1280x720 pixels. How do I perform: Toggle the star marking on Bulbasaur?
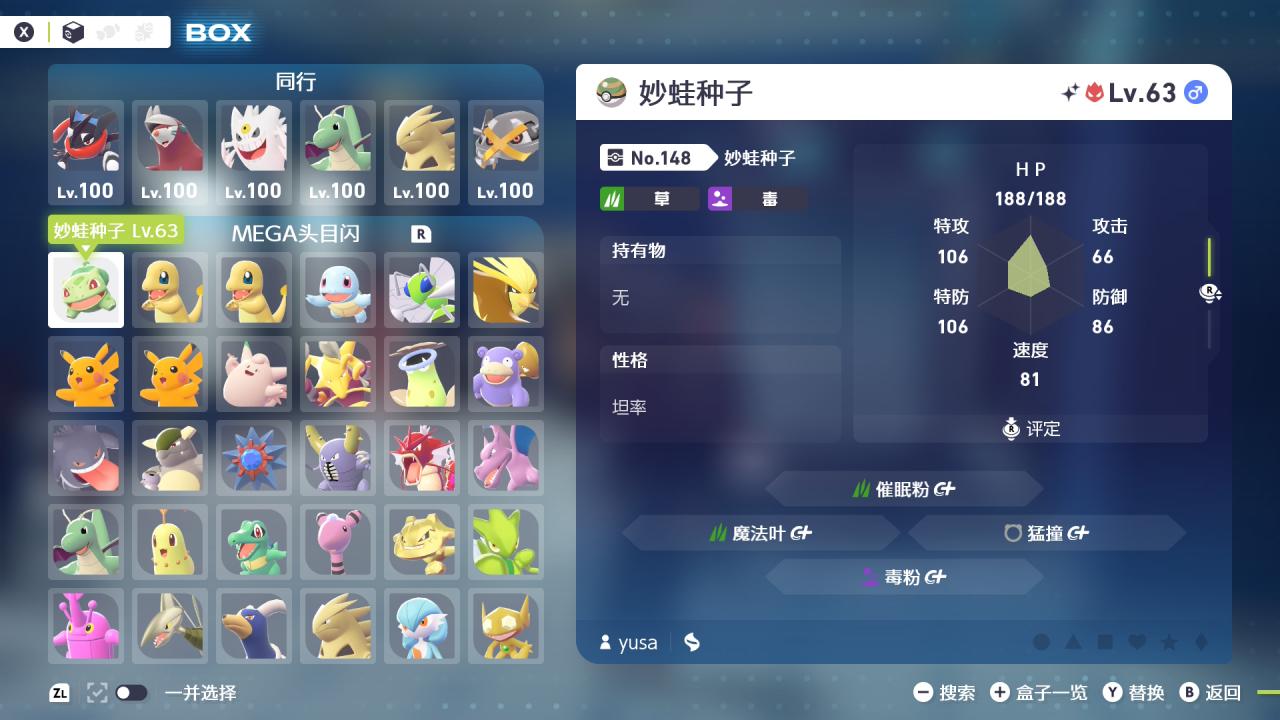pos(1169,642)
